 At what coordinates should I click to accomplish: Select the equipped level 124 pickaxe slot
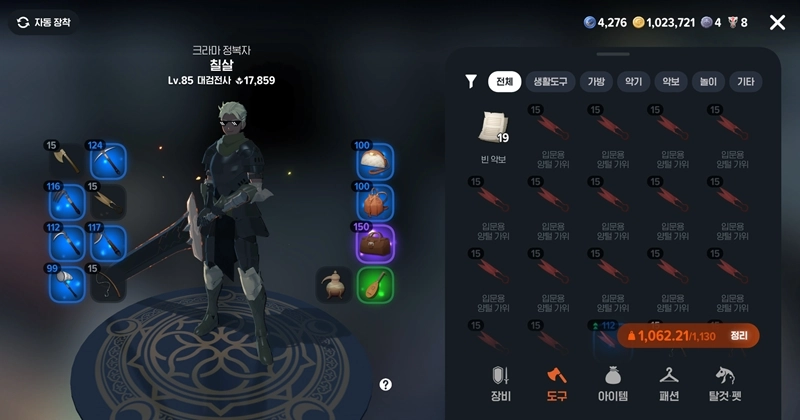[105, 159]
